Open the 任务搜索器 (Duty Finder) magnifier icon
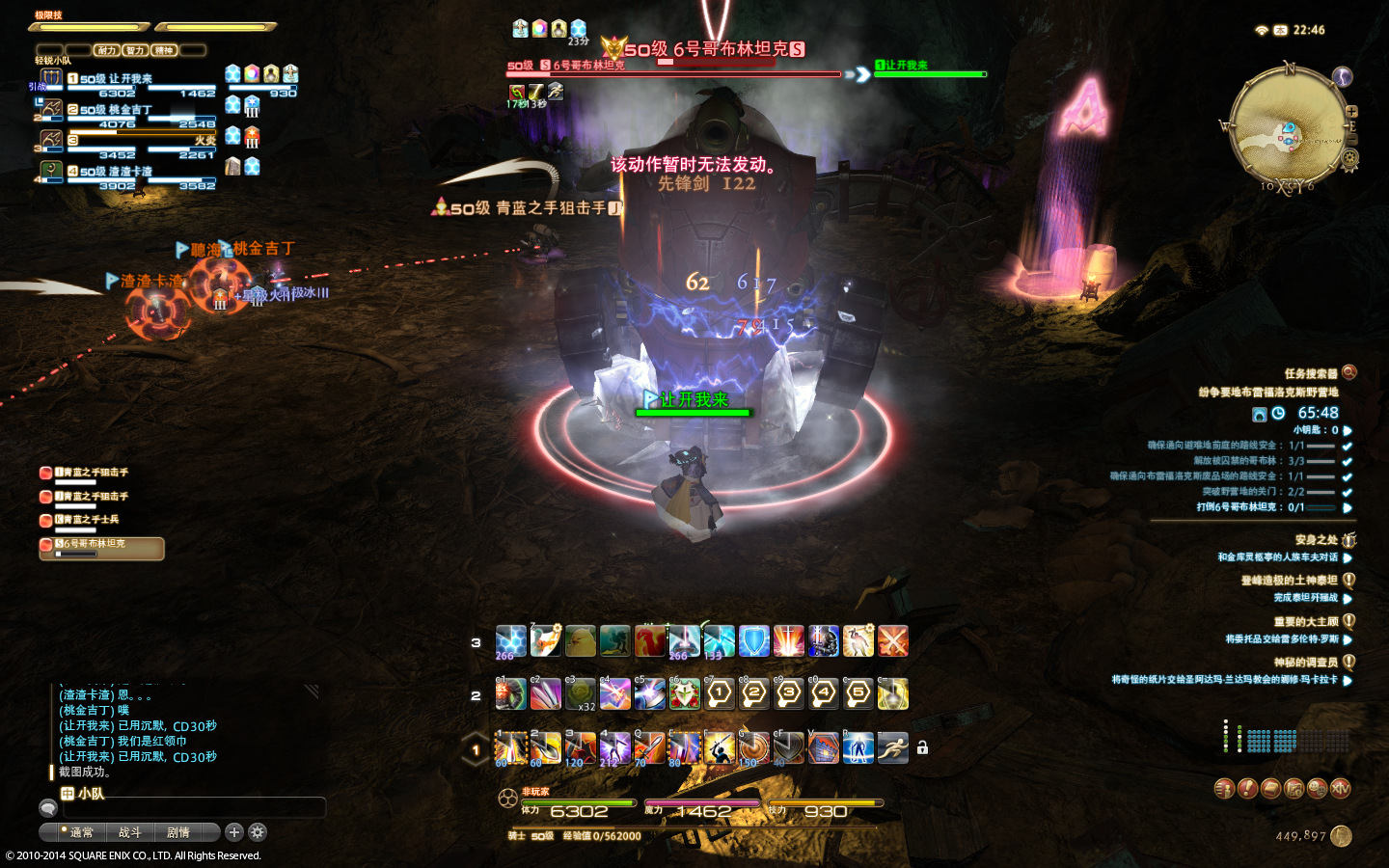The width and height of the screenshot is (1389, 868). point(1349,372)
